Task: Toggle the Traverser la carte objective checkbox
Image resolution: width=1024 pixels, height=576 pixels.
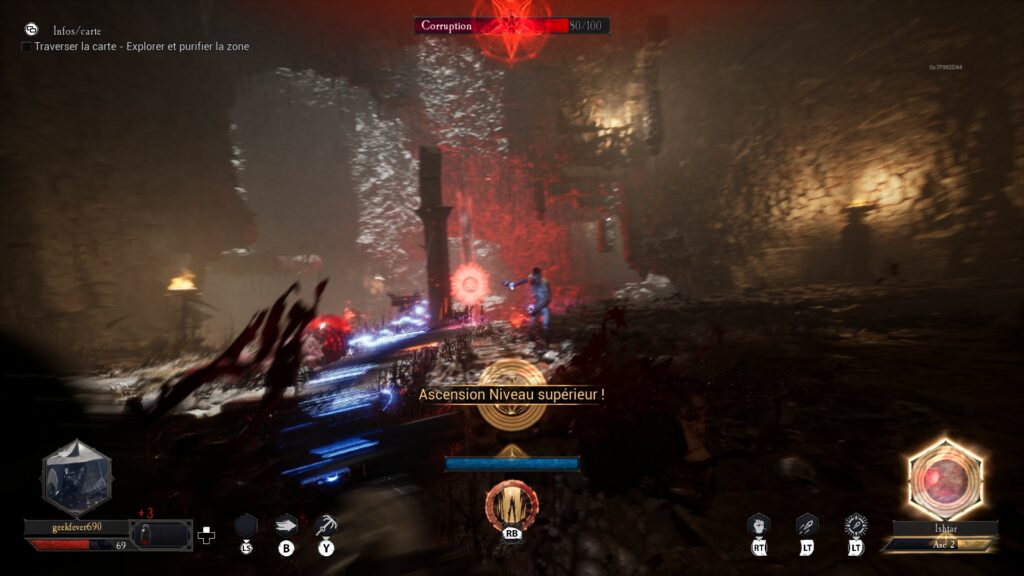Action: 27,47
